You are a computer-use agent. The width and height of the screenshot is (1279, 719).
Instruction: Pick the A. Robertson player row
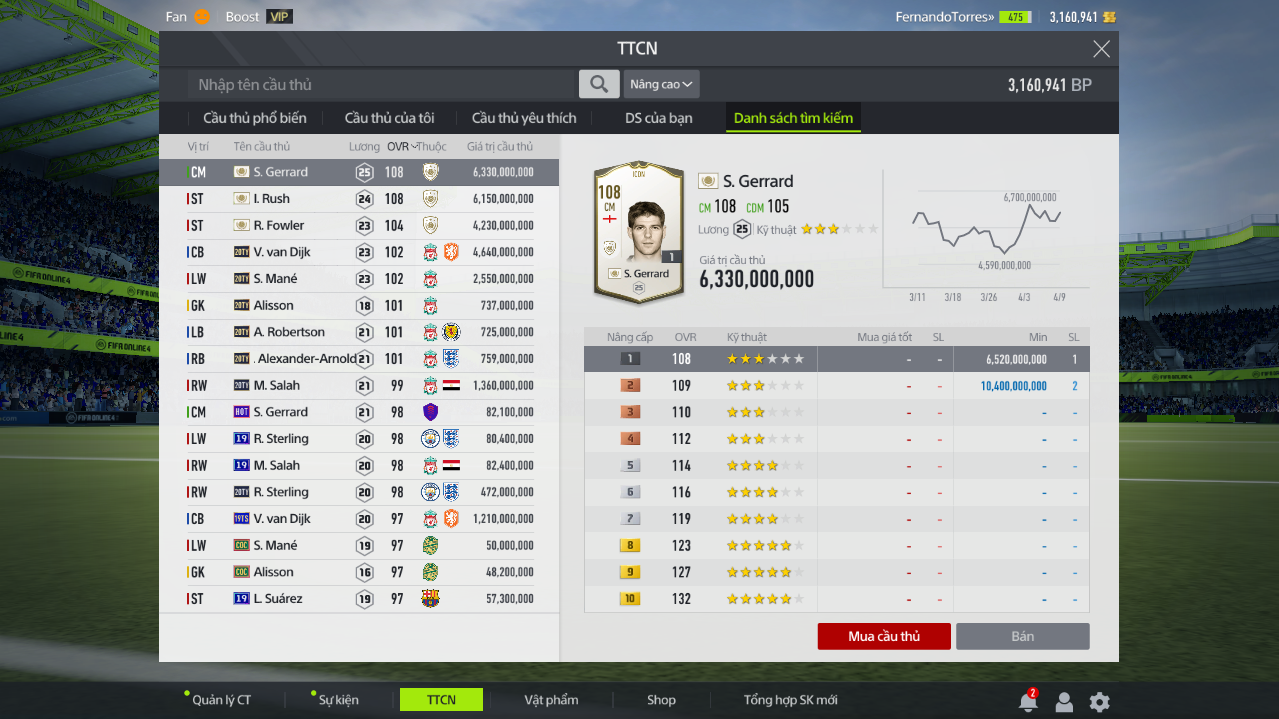coord(360,332)
